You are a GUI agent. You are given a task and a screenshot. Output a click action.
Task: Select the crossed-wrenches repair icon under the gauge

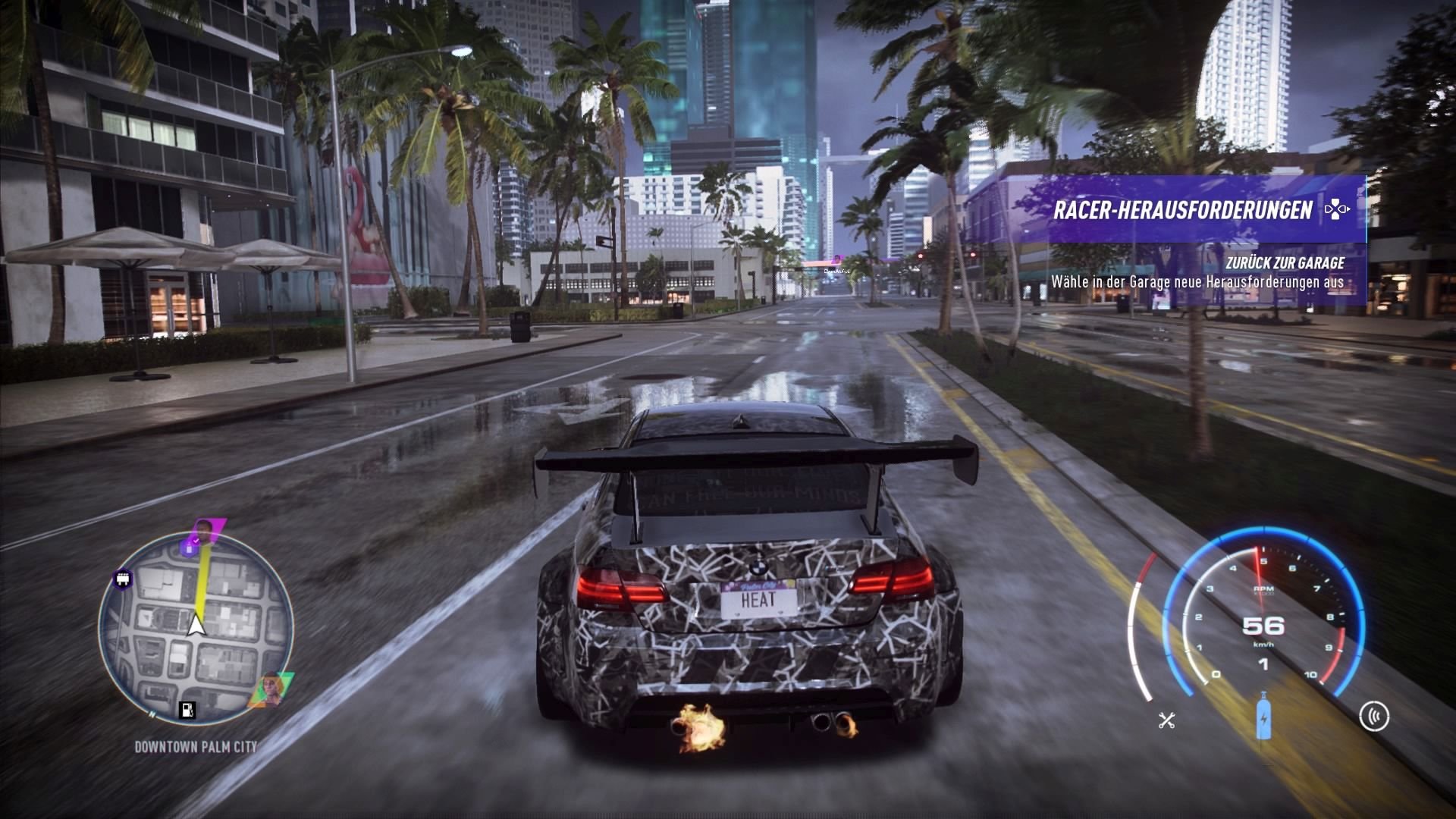tap(1166, 720)
